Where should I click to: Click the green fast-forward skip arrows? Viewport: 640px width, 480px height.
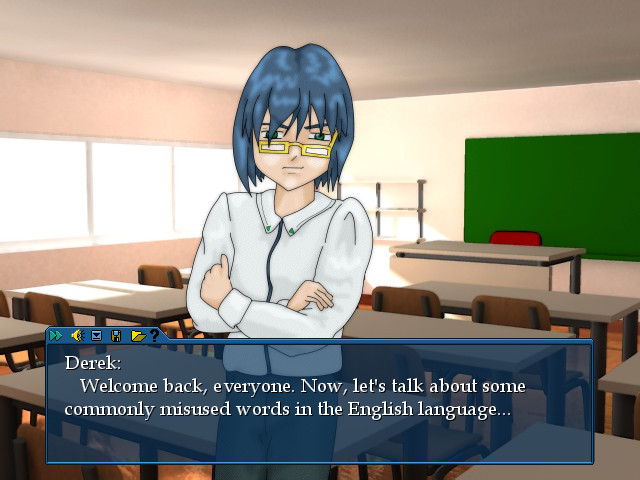(x=56, y=335)
